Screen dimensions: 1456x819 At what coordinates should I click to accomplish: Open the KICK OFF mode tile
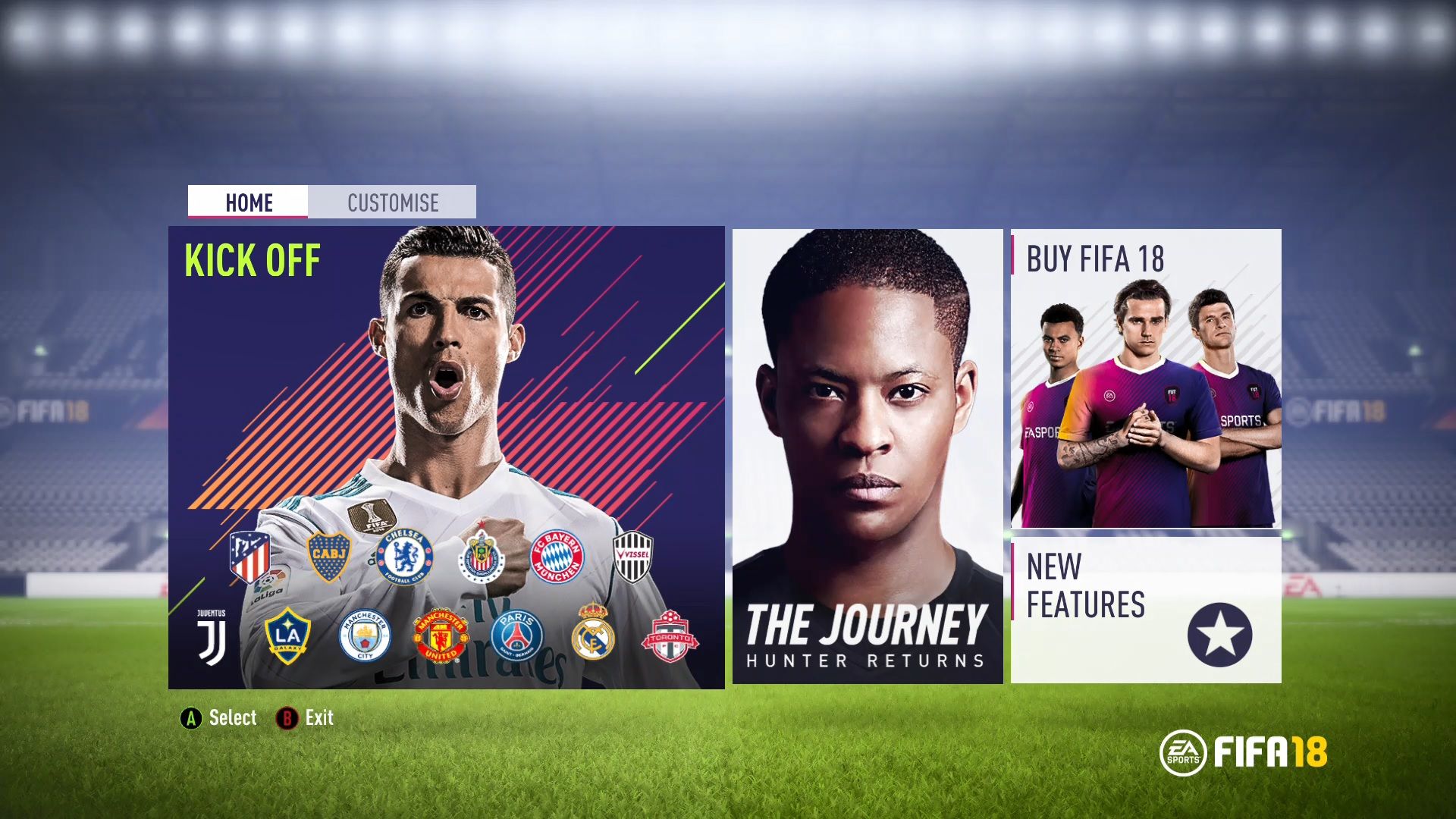coord(447,455)
